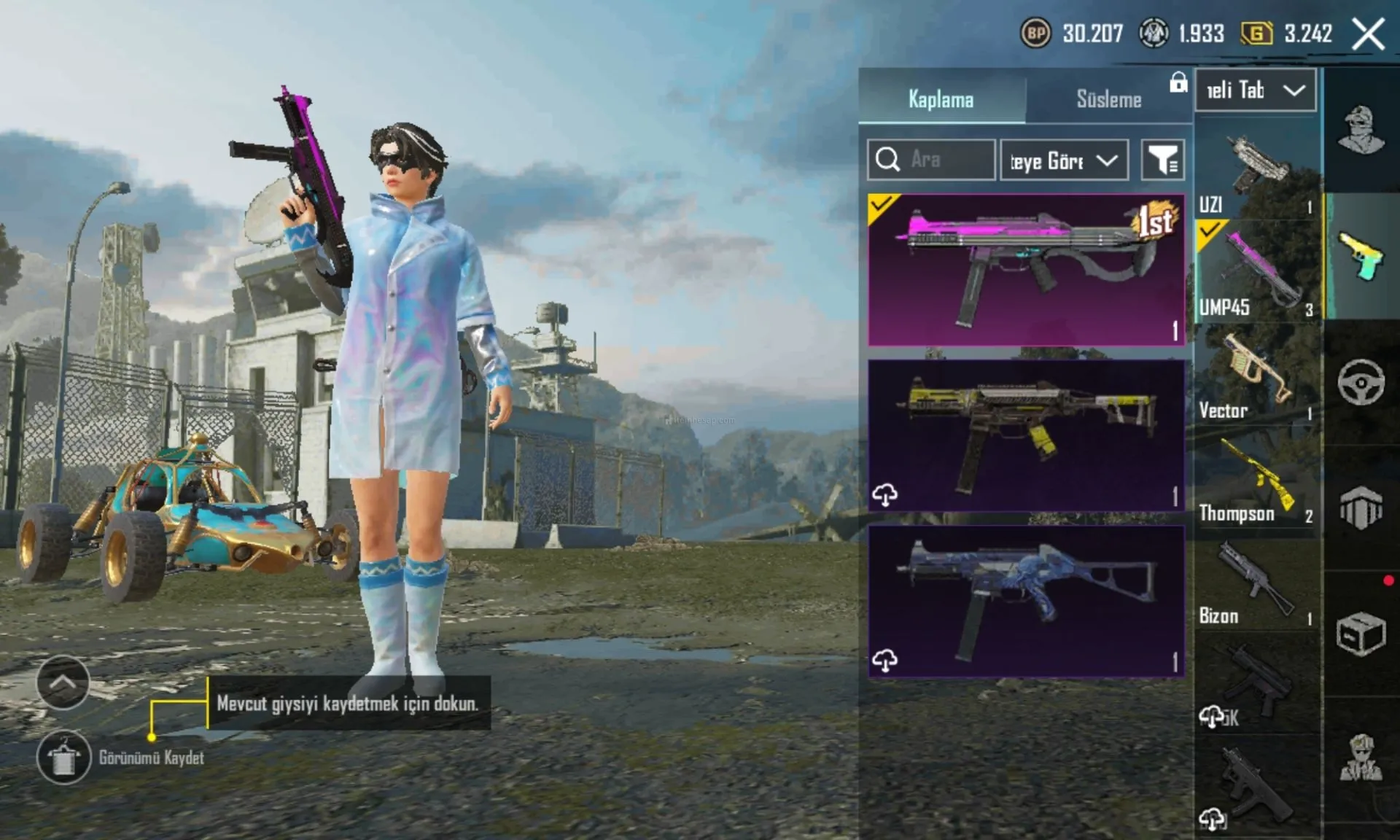
Task: Open the character outfit category icon
Action: tap(1361, 130)
